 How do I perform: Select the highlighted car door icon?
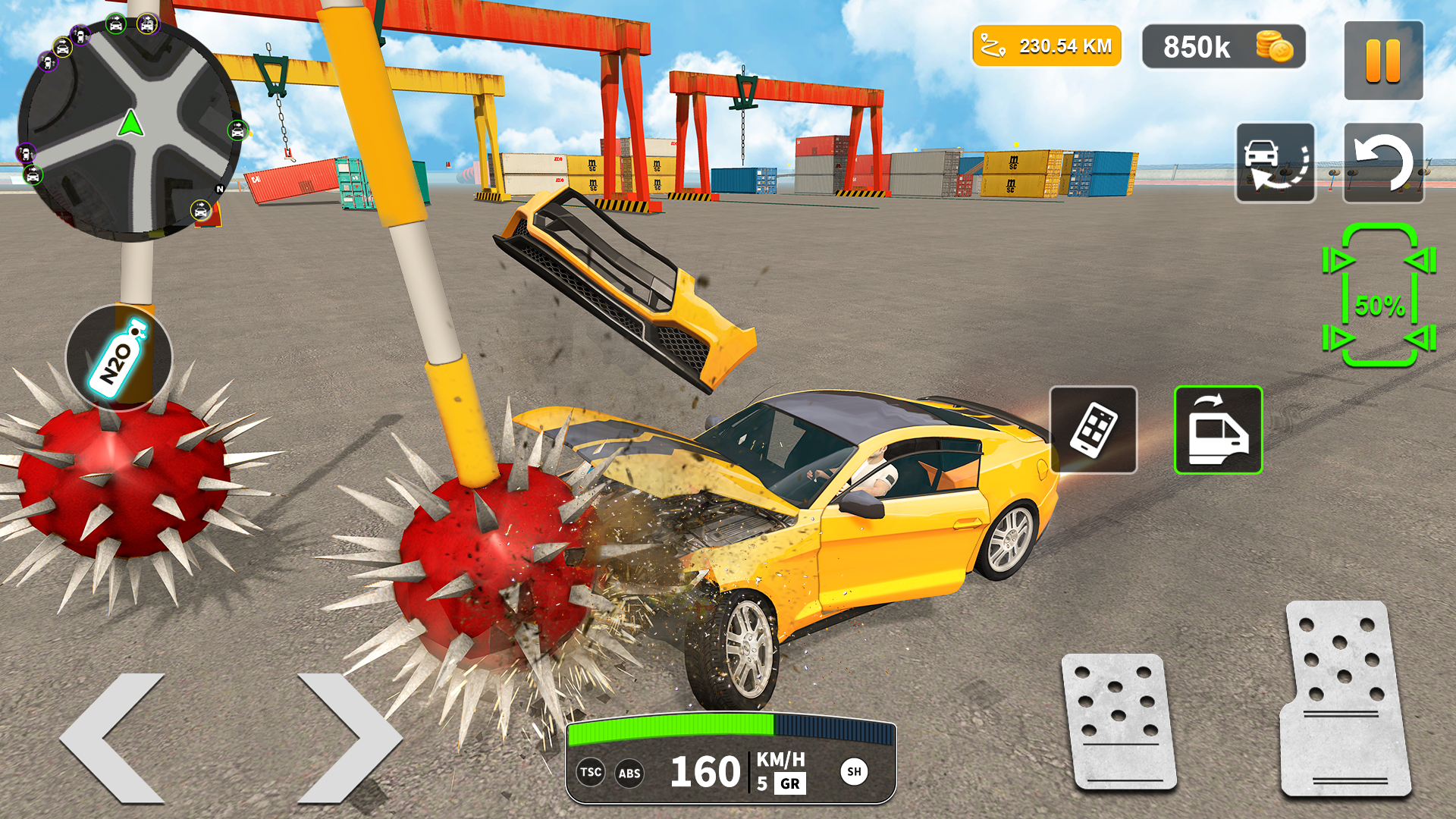(x=1217, y=428)
